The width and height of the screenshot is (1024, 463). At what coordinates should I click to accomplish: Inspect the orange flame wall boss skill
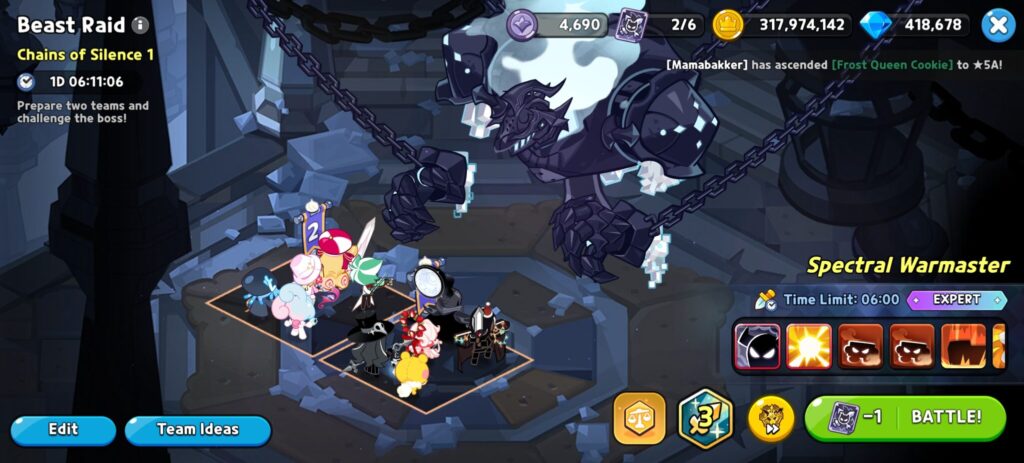pyautogui.click(x=964, y=346)
